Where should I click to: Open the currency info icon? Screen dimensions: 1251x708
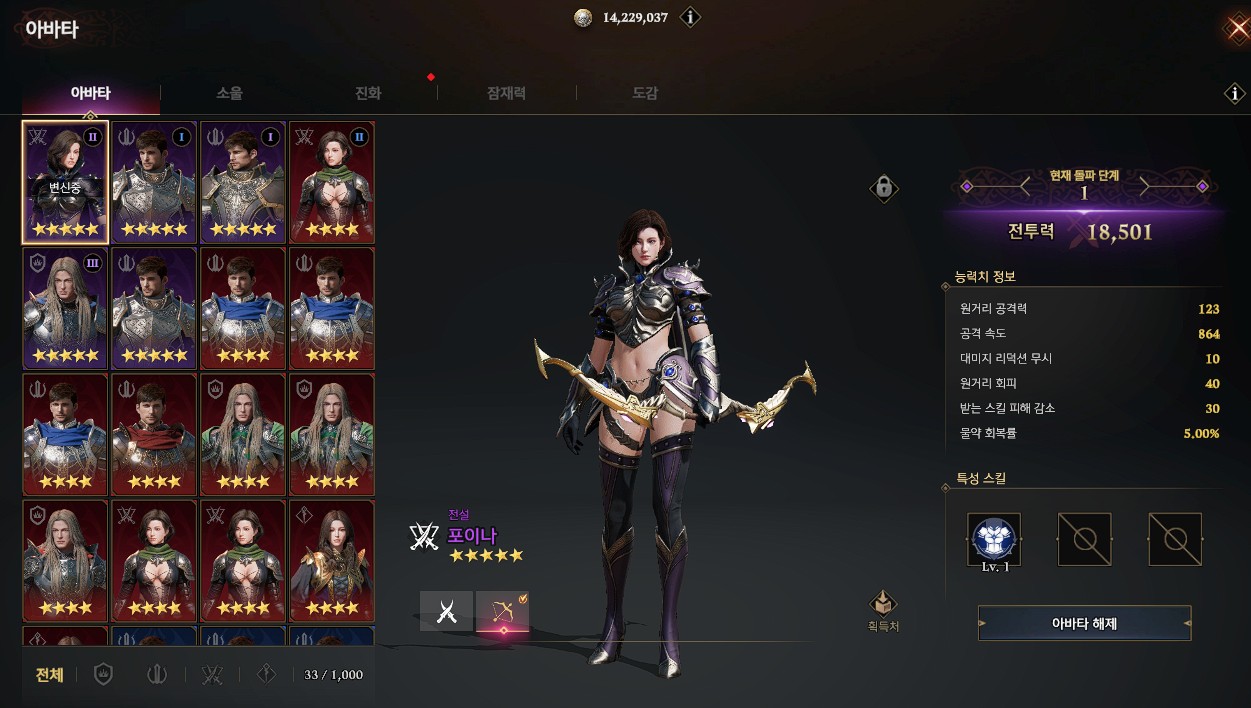(690, 18)
